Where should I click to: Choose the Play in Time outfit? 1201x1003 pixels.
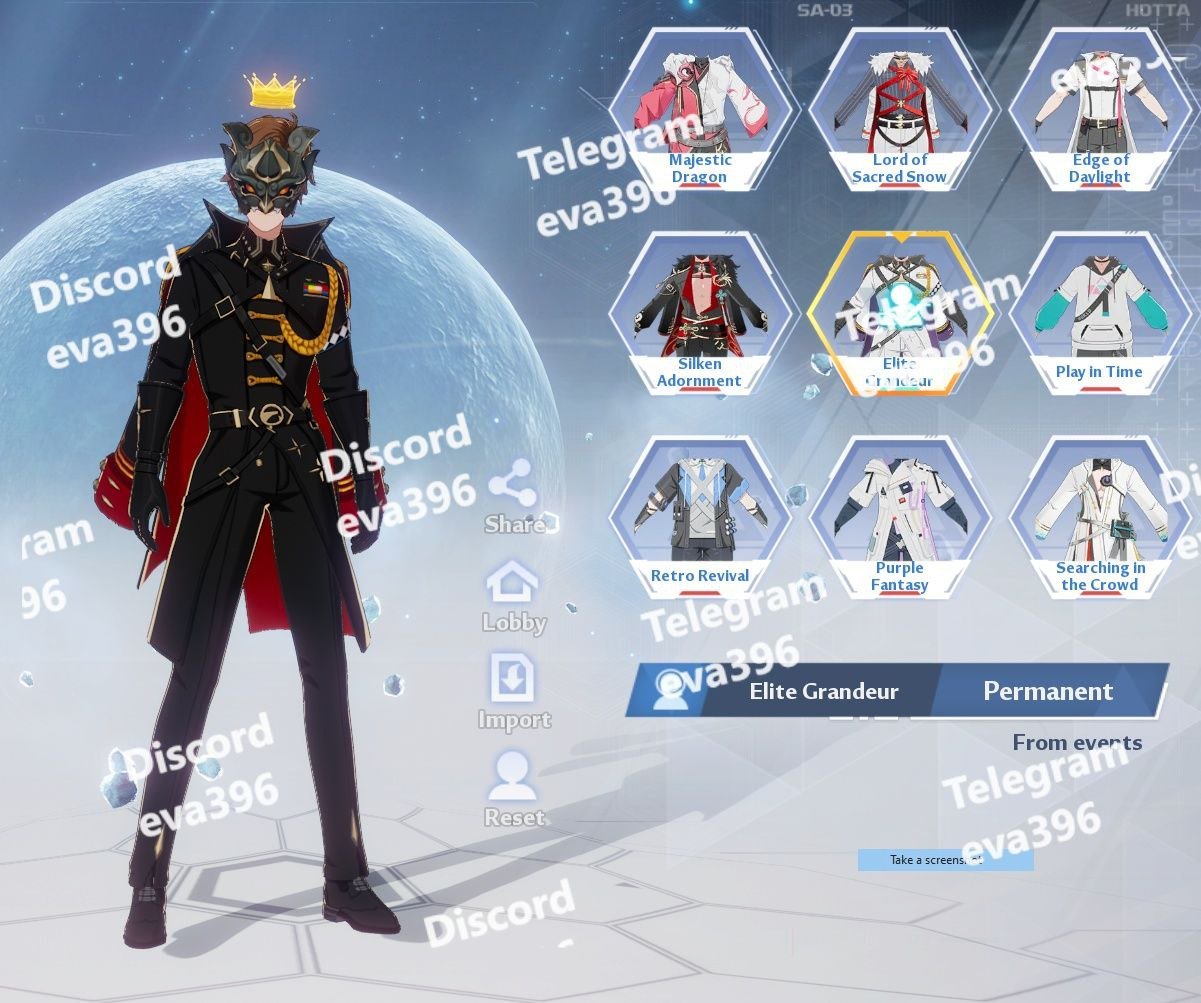click(x=1100, y=312)
